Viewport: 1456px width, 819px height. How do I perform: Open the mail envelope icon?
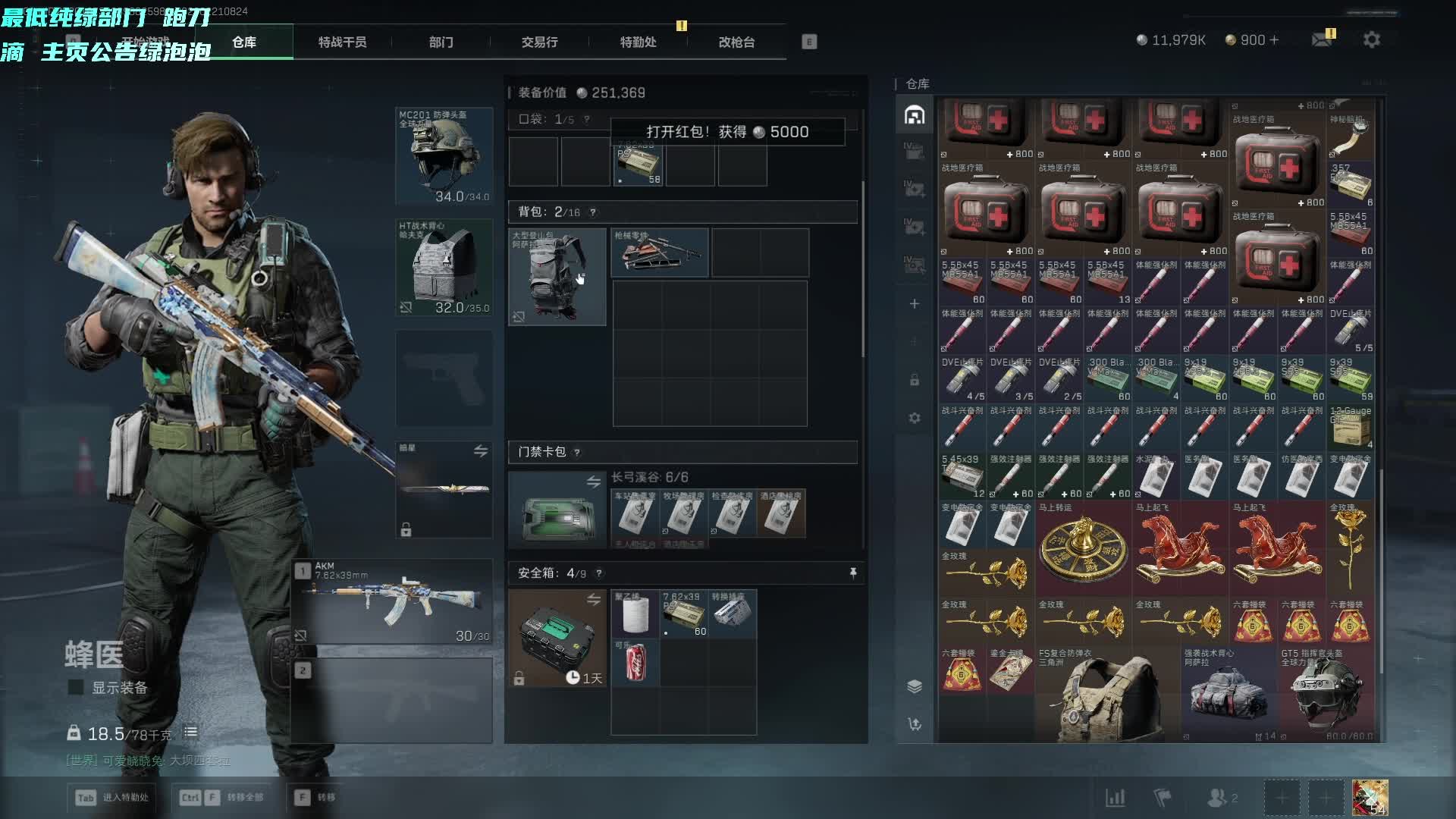click(x=1322, y=40)
